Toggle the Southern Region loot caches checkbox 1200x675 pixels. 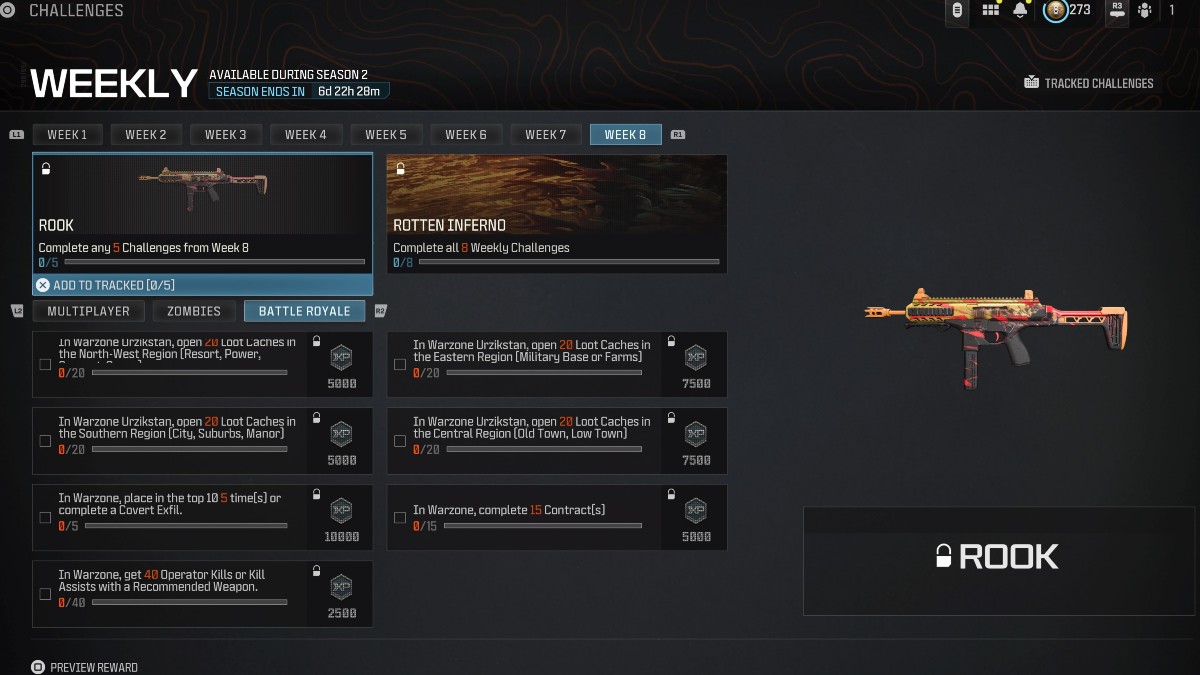tap(45, 441)
